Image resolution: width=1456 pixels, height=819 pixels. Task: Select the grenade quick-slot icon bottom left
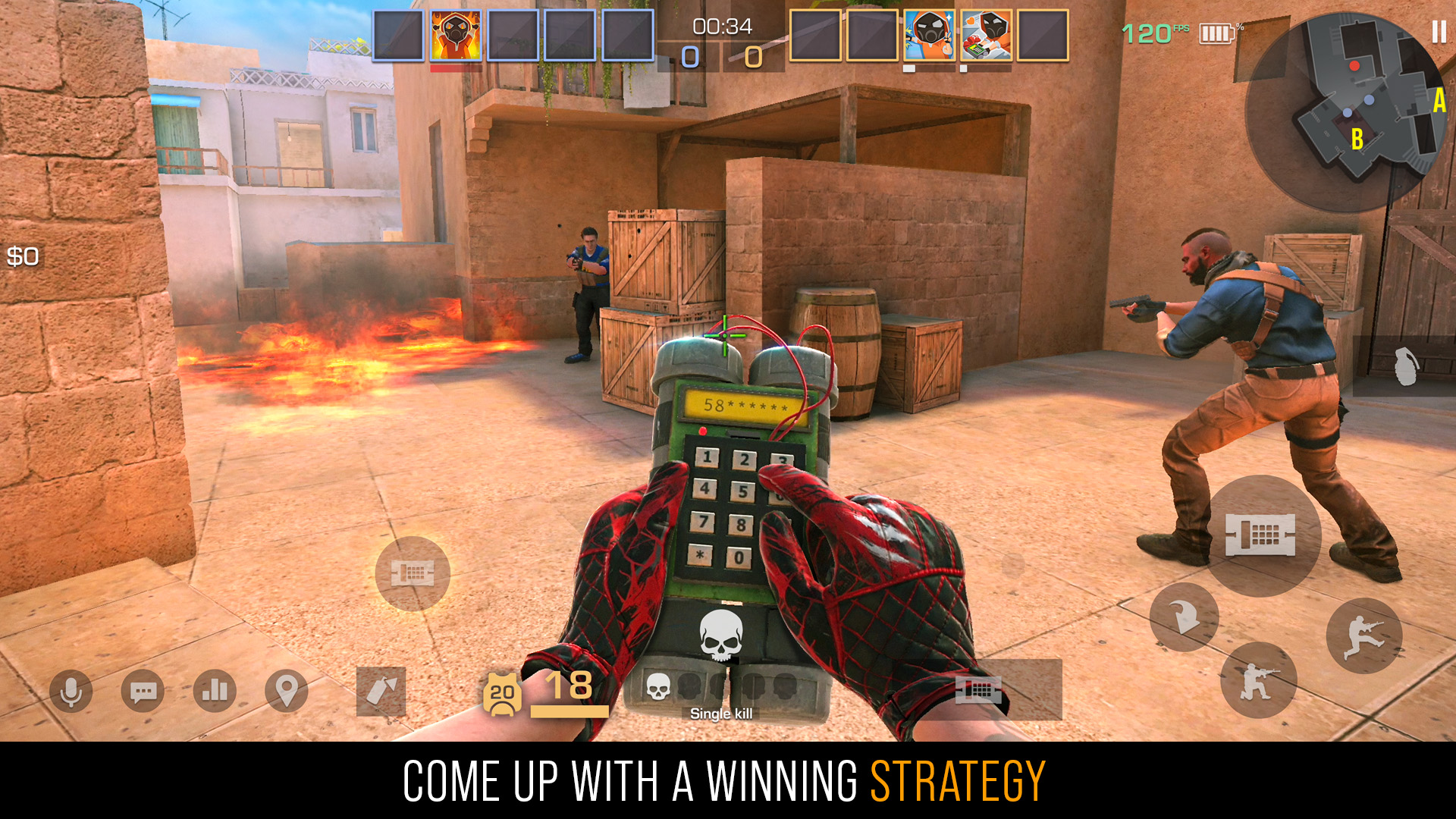point(381,690)
